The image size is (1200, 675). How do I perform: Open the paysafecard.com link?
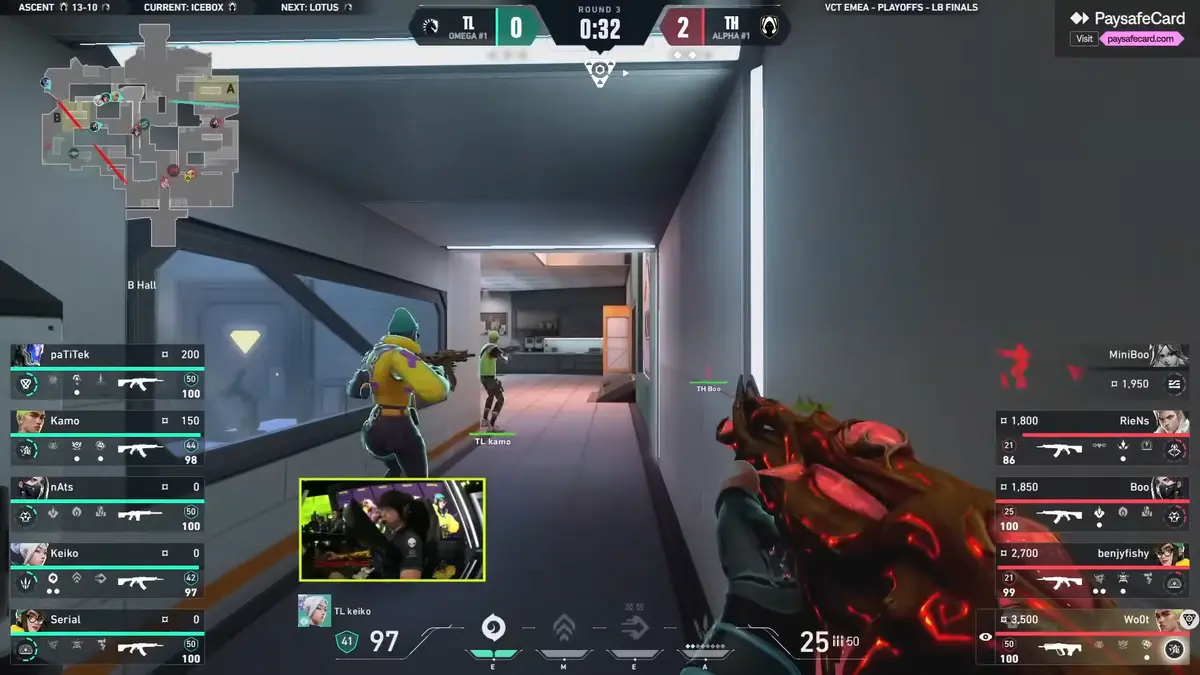[x=1141, y=39]
